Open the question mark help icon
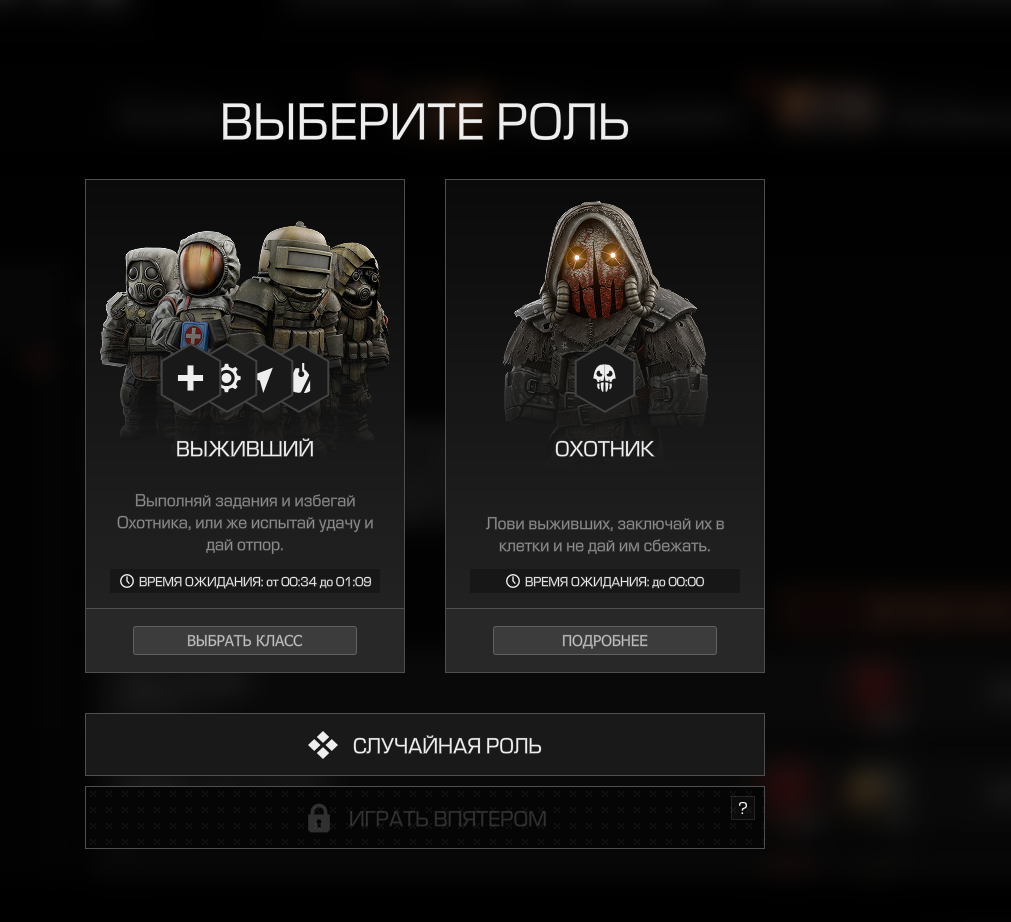This screenshot has height=922, width=1011. [x=742, y=808]
